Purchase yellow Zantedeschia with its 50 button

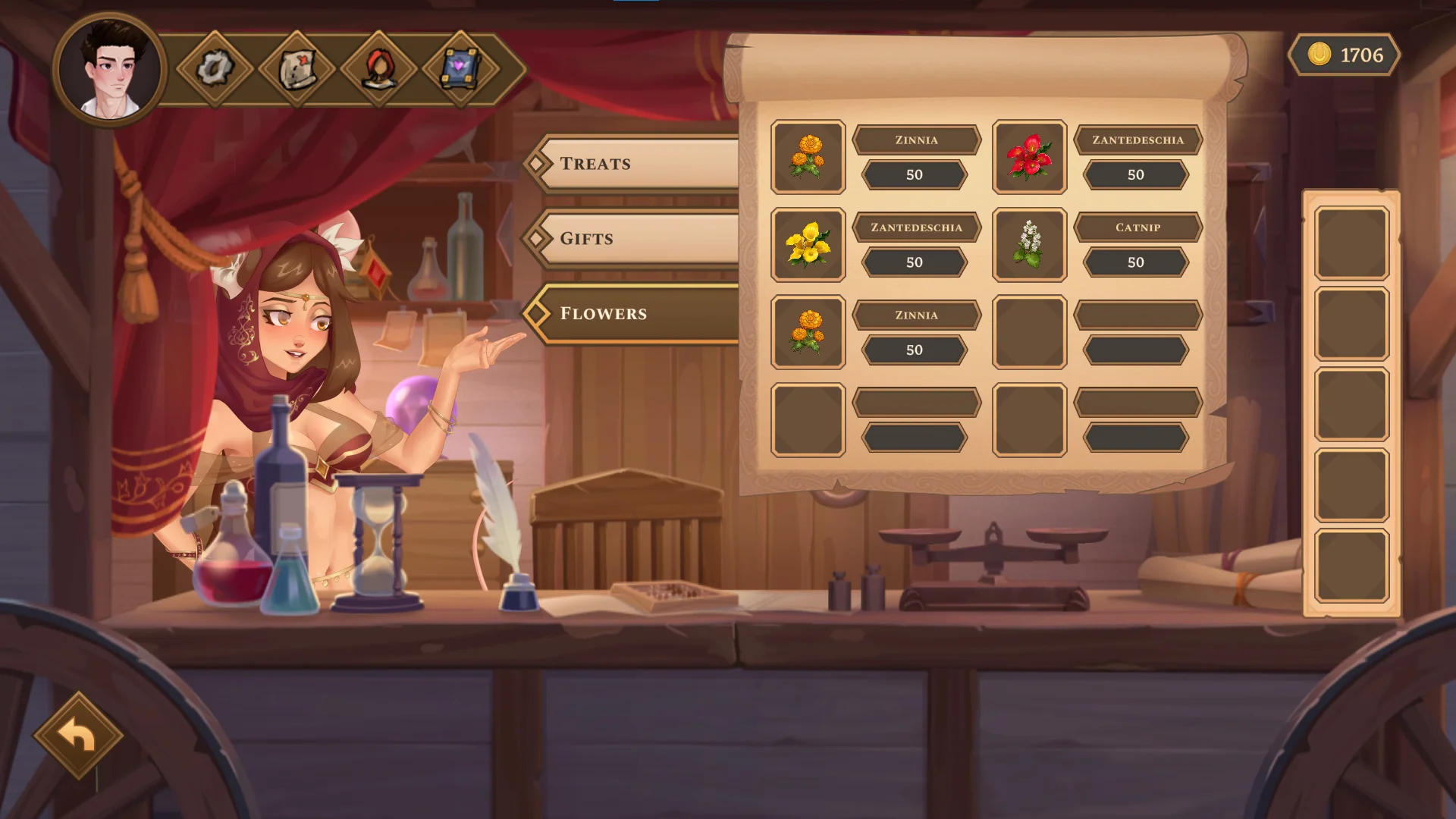pos(914,262)
